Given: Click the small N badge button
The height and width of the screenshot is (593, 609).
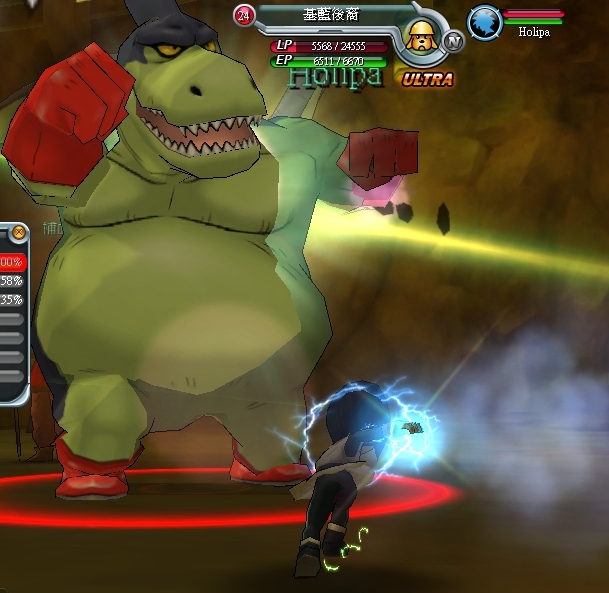Looking at the screenshot, I should (454, 41).
